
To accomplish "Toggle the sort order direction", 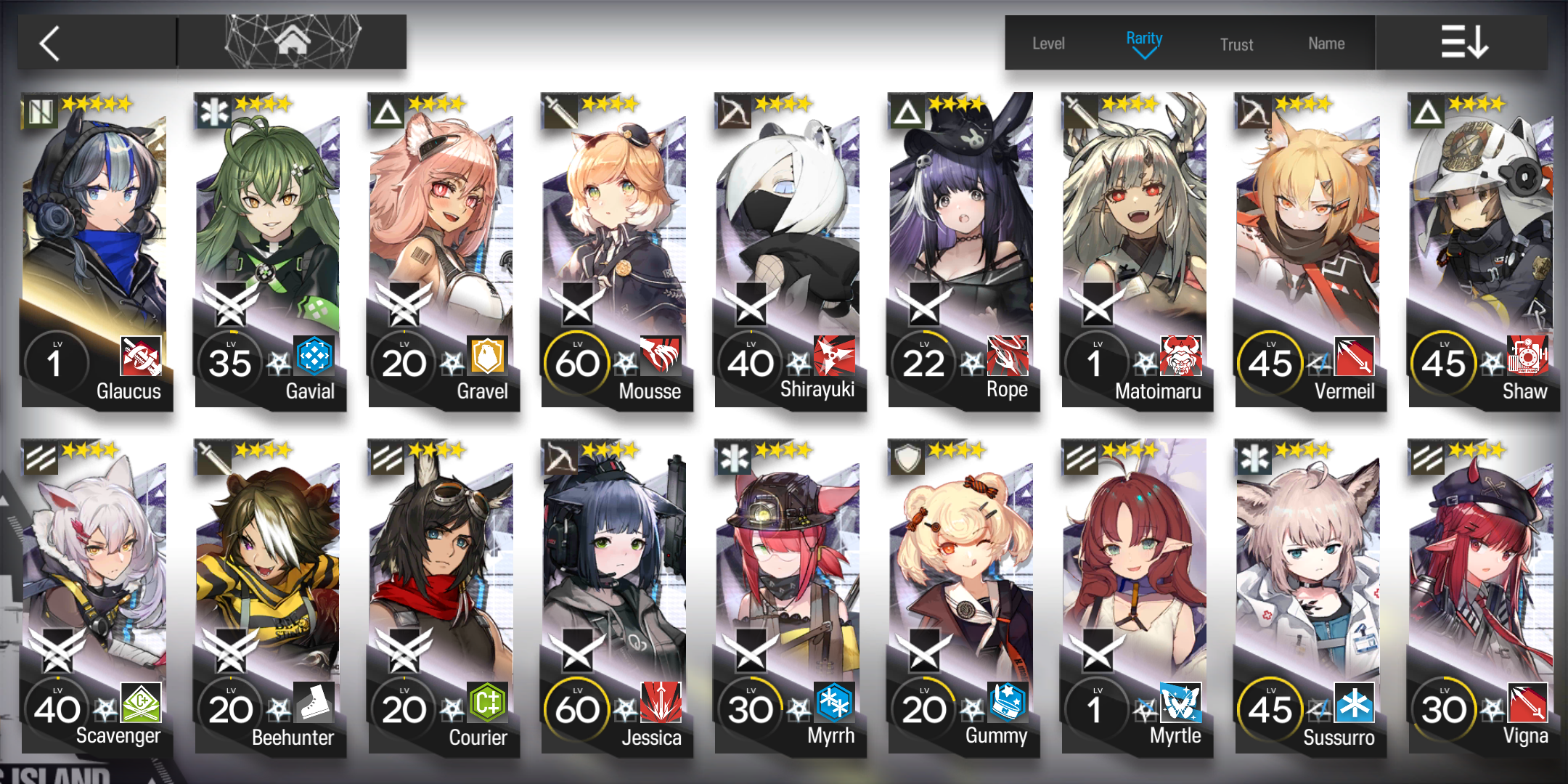I will (1463, 42).
